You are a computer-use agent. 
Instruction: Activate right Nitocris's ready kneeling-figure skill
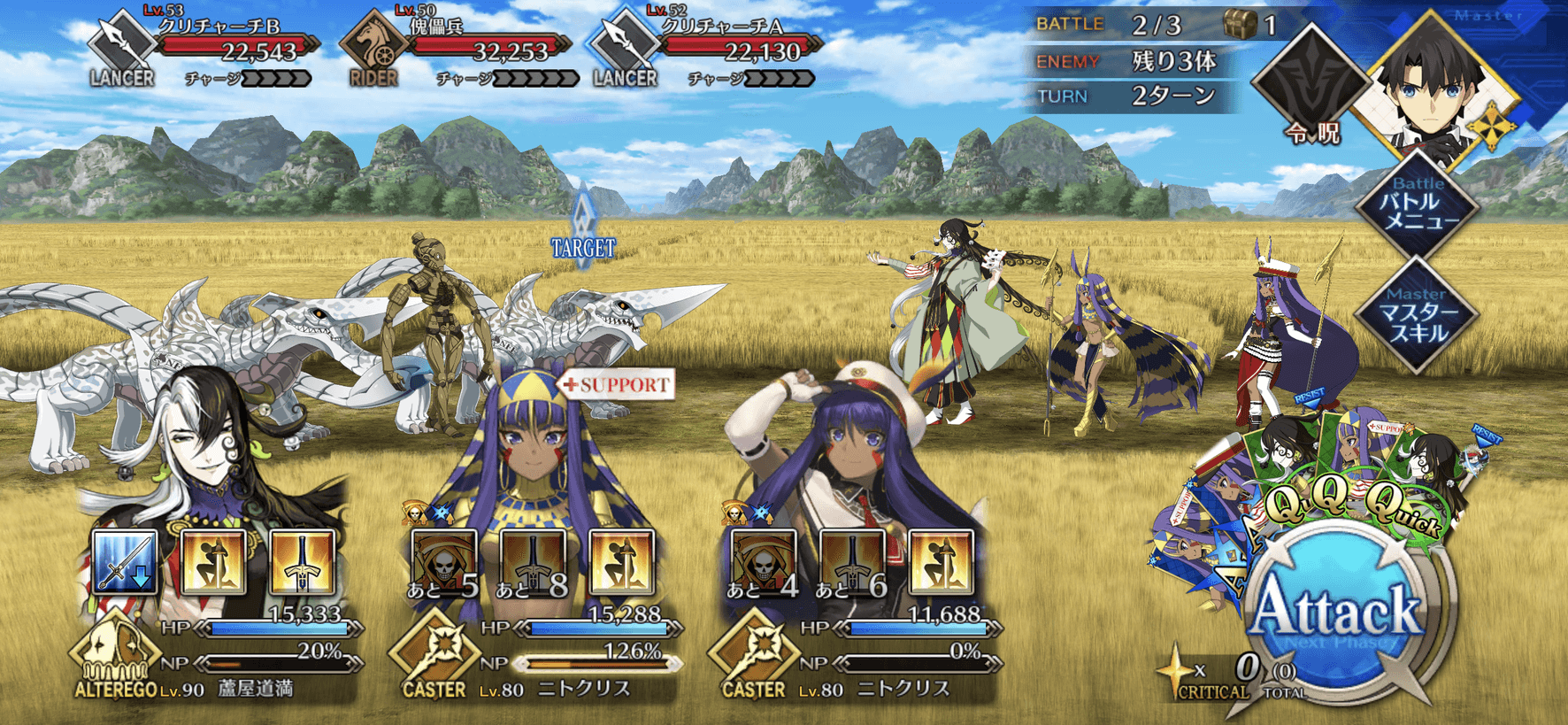pos(940,562)
